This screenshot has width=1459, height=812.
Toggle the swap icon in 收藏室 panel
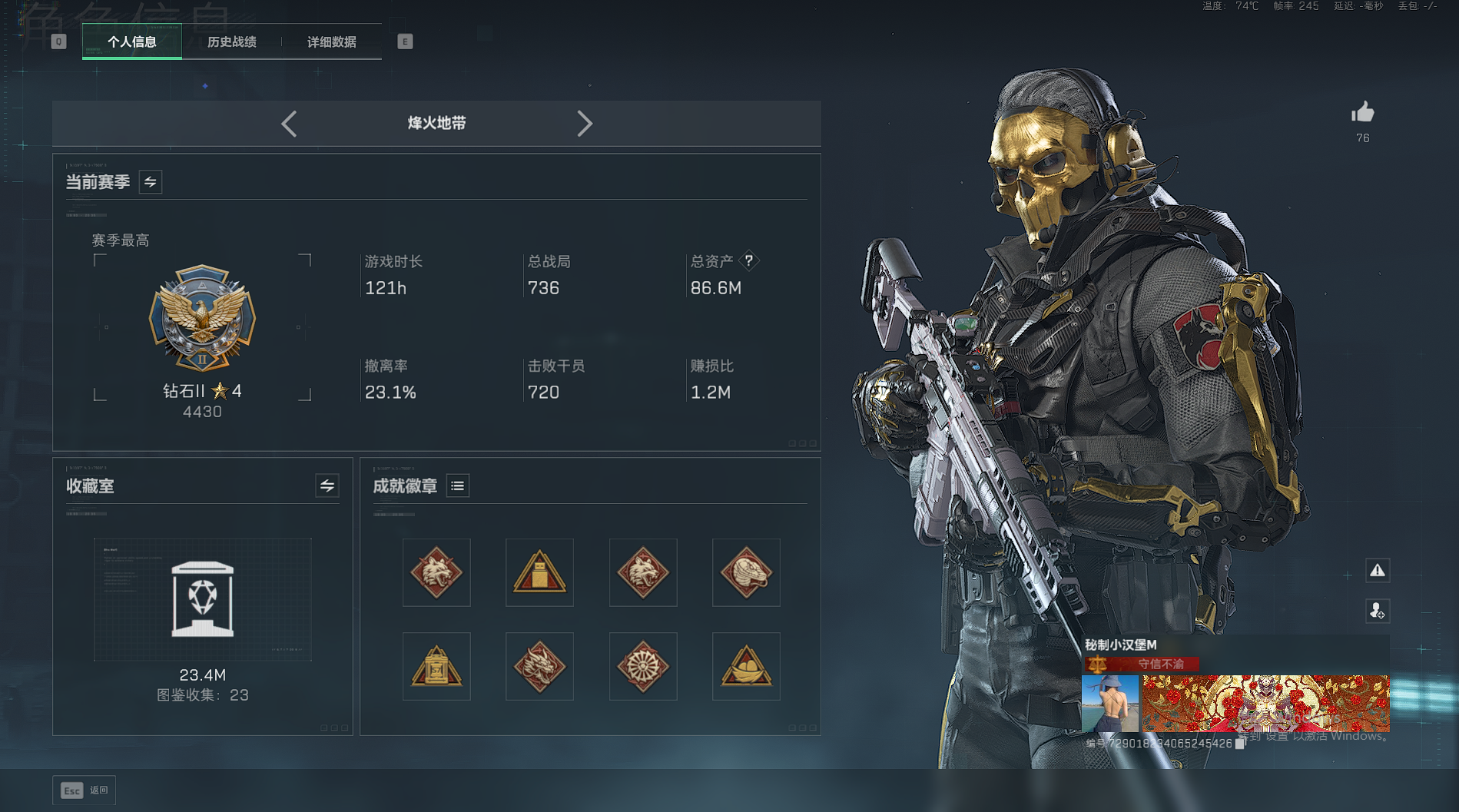[x=327, y=486]
